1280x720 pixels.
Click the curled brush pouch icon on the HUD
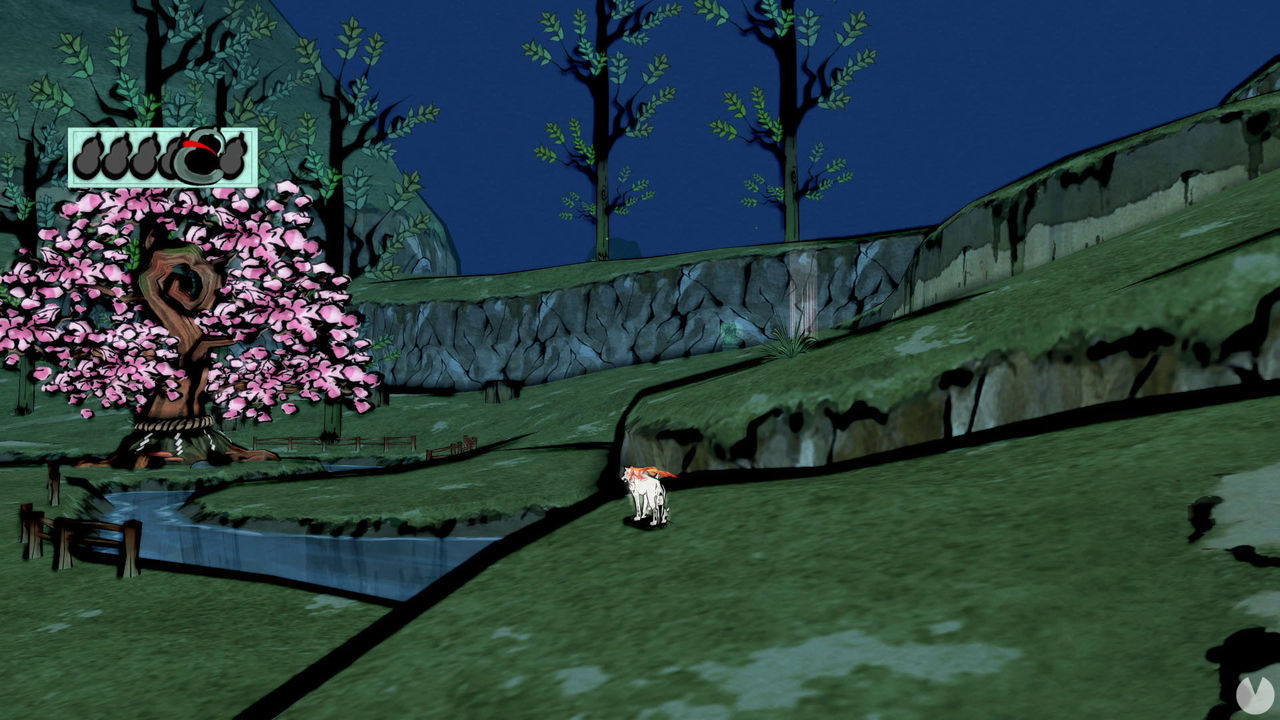198,163
